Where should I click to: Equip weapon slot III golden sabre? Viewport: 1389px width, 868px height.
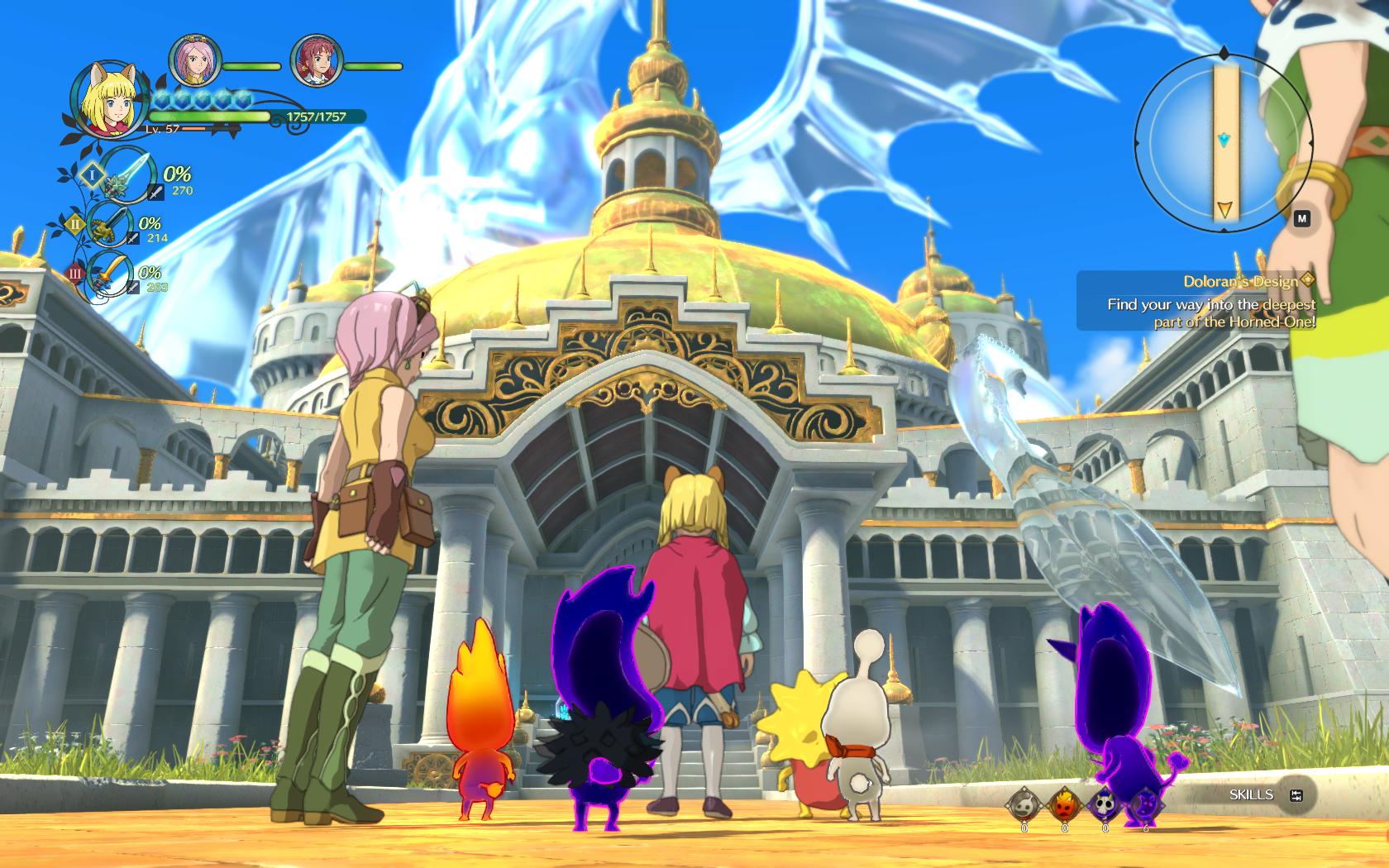pos(109,273)
